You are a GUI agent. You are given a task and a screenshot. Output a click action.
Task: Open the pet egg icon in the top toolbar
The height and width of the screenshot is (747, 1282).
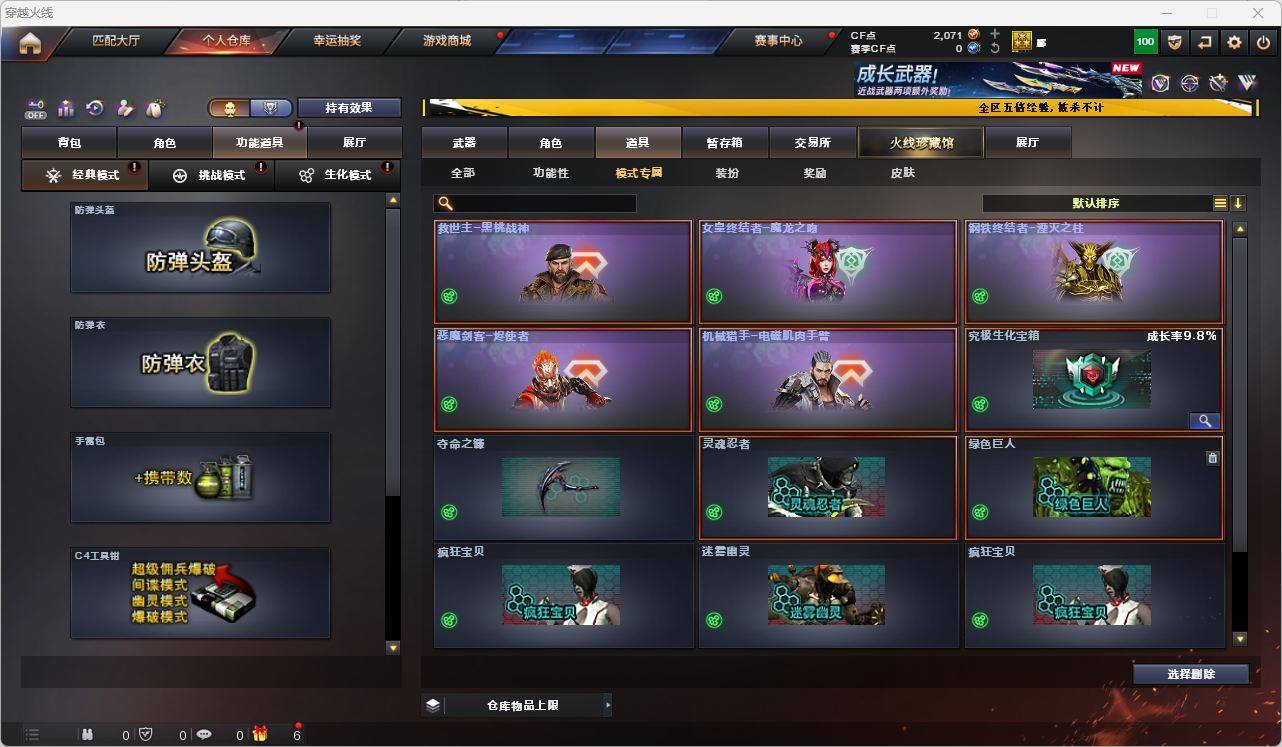(x=153, y=108)
